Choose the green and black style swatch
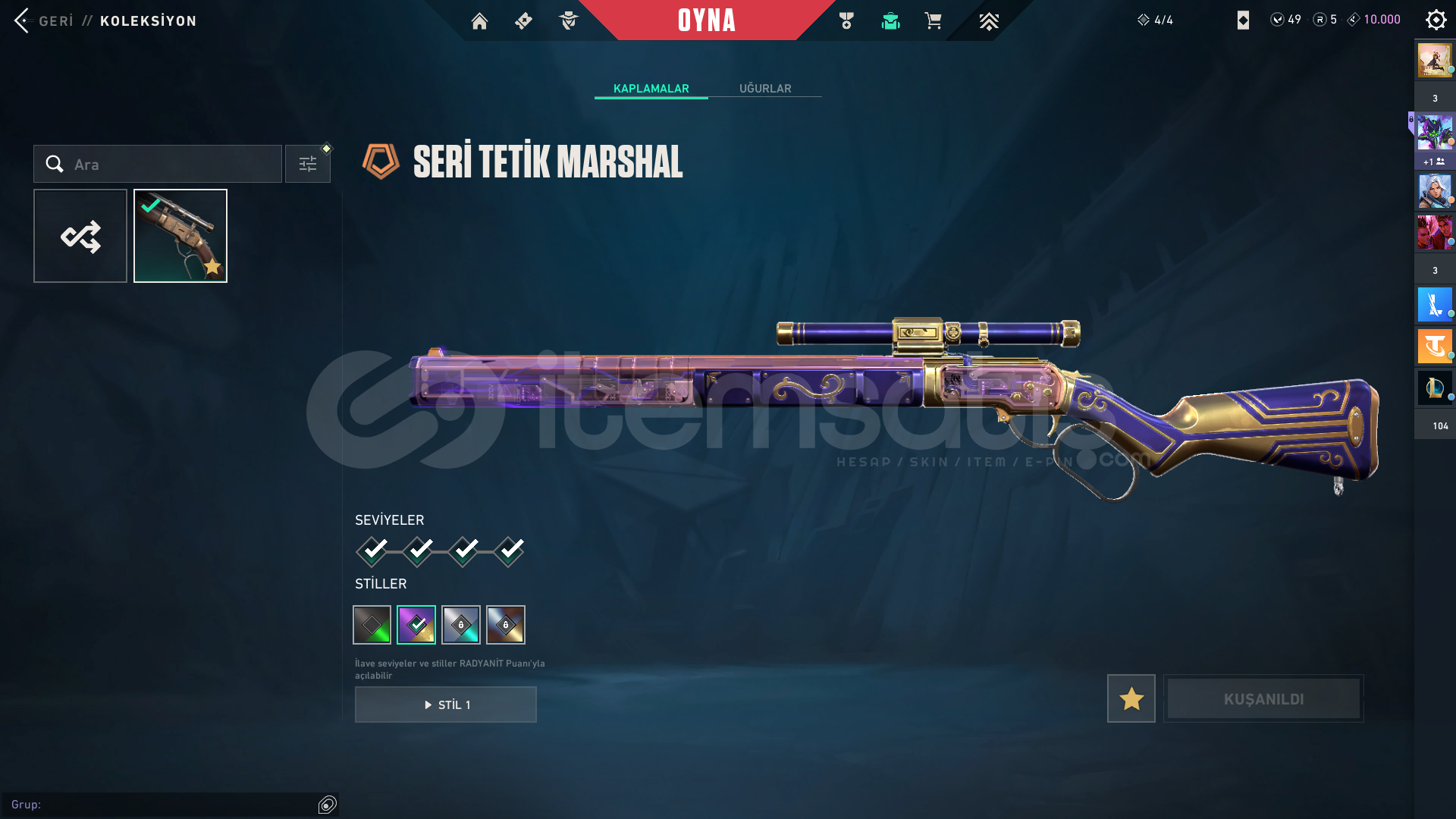Image resolution: width=1456 pixels, height=819 pixels. tap(372, 625)
